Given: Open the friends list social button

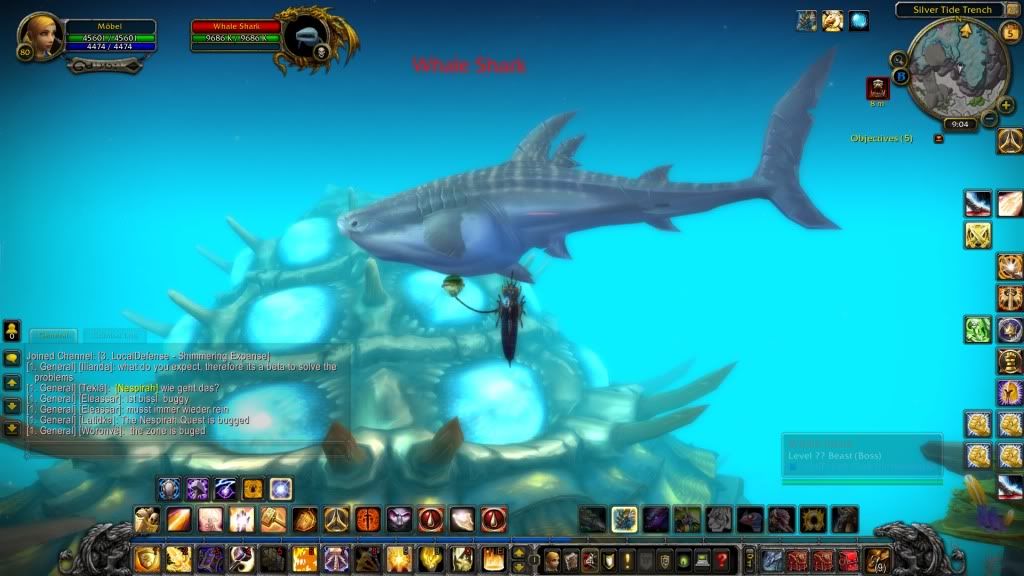Looking at the screenshot, I should (x=12, y=330).
